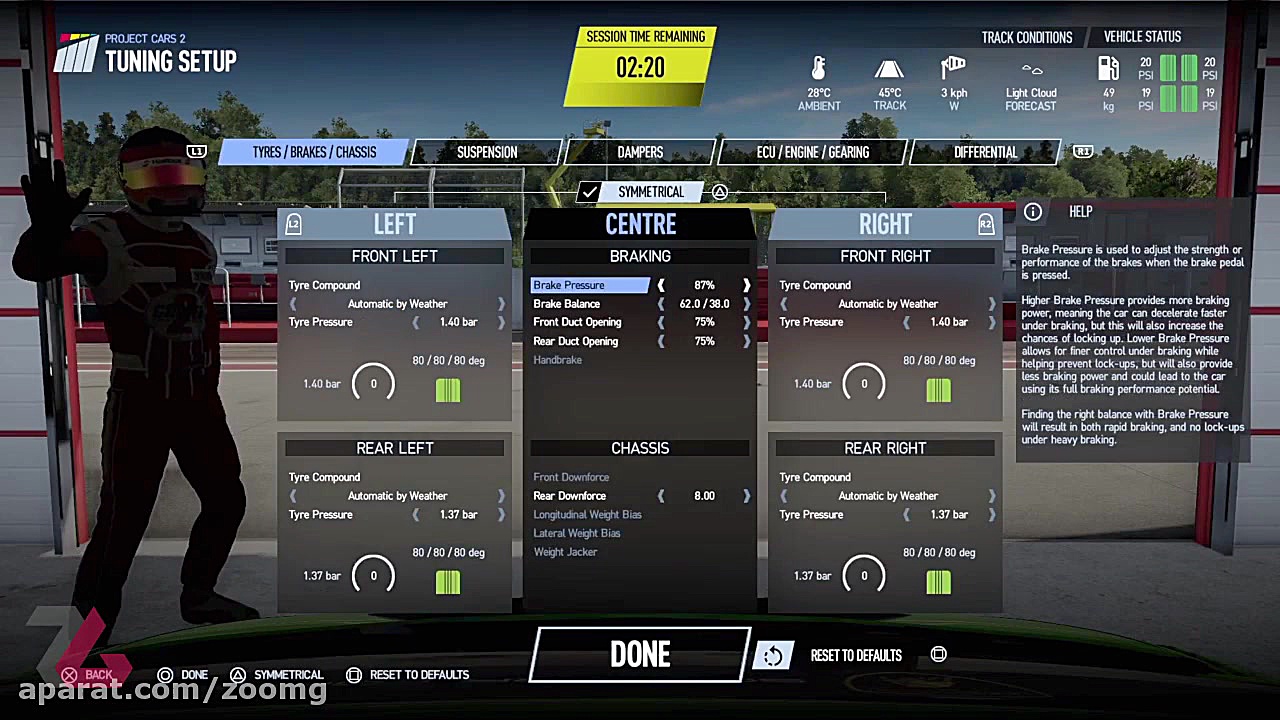Image resolution: width=1280 pixels, height=720 pixels.
Task: Click Reset To Defaults
Action: click(x=856, y=655)
